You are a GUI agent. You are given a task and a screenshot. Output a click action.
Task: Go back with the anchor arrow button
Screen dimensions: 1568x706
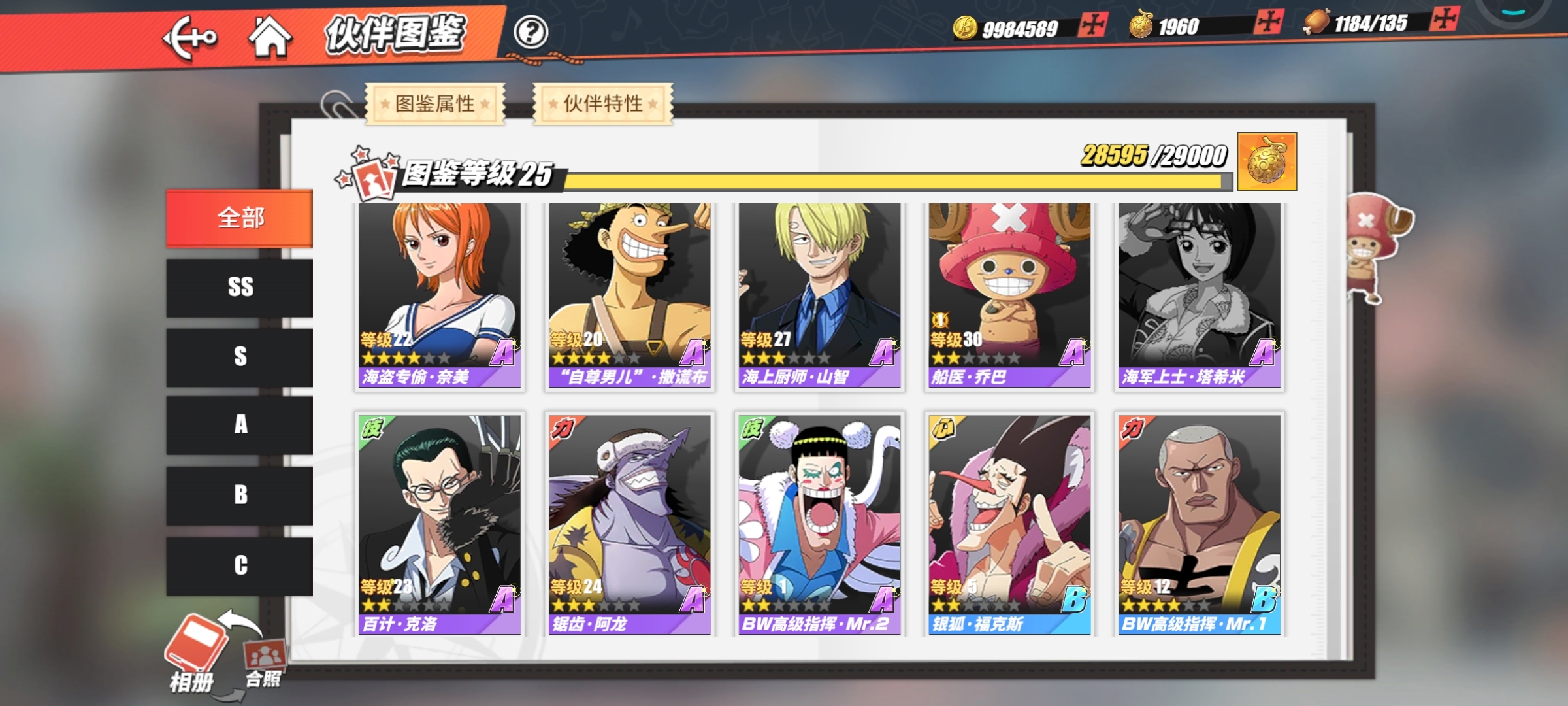(189, 39)
